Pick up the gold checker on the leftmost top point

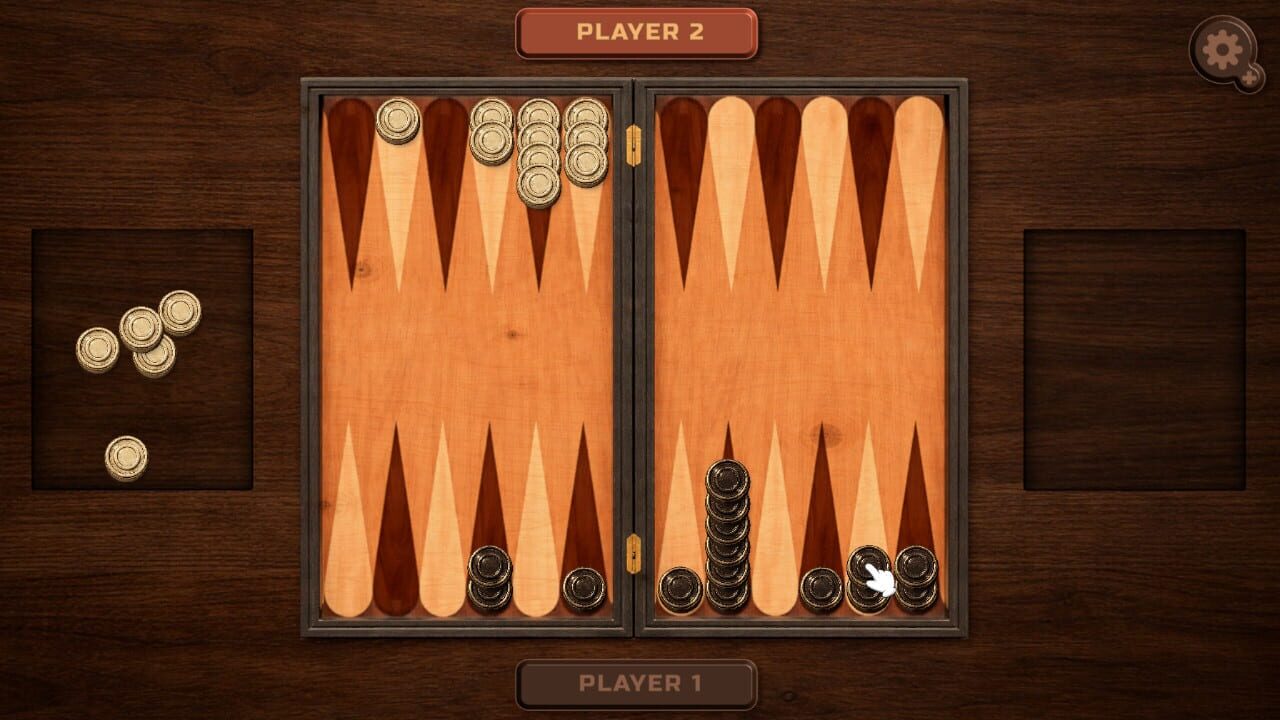point(398,120)
